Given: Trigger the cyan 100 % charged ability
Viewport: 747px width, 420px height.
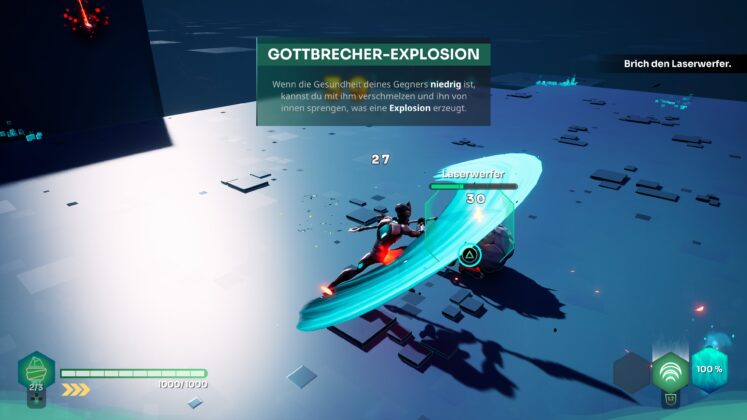Looking at the screenshot, I should [709, 369].
